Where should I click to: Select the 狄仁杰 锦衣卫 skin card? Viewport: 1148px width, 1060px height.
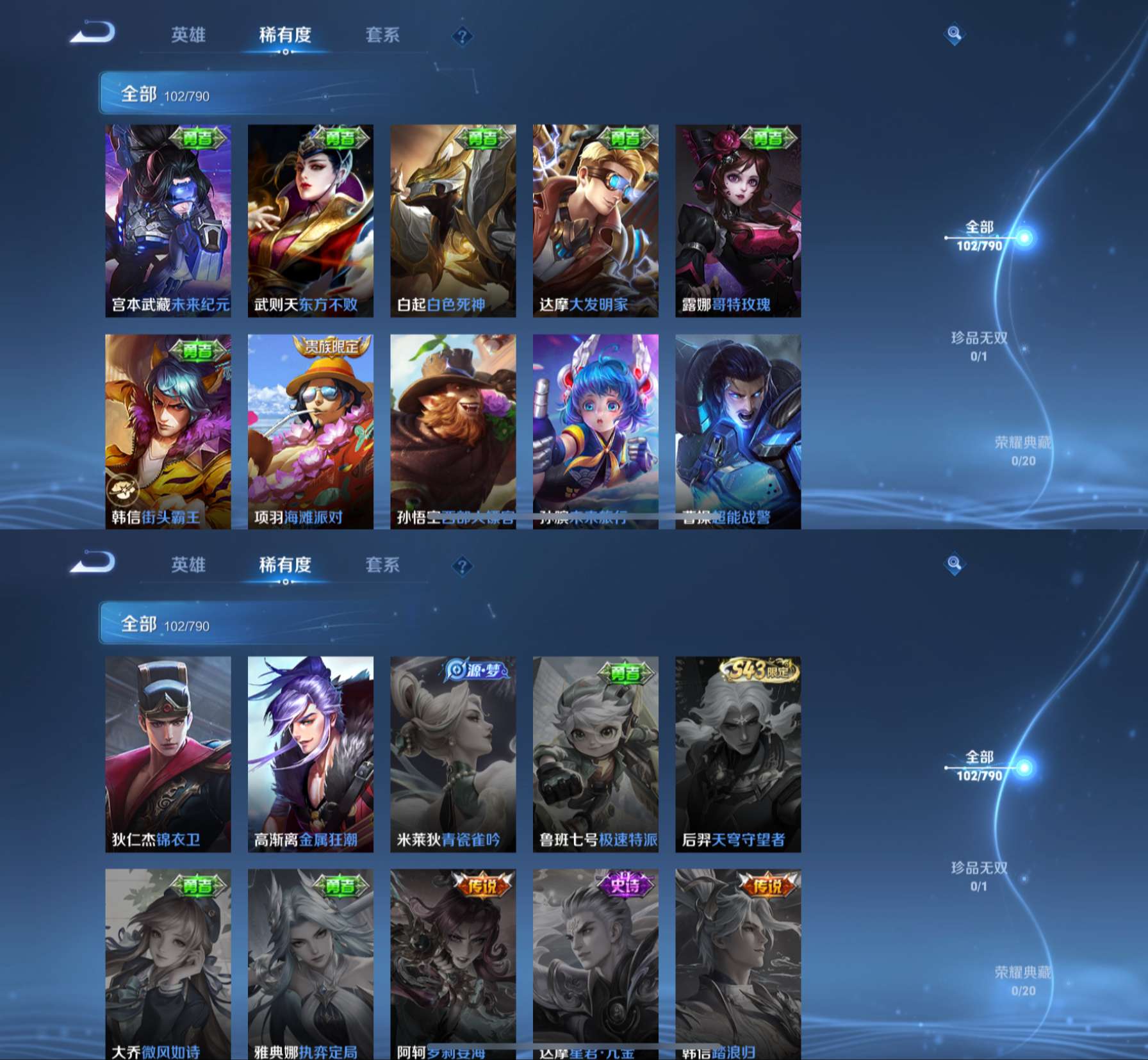point(168,753)
